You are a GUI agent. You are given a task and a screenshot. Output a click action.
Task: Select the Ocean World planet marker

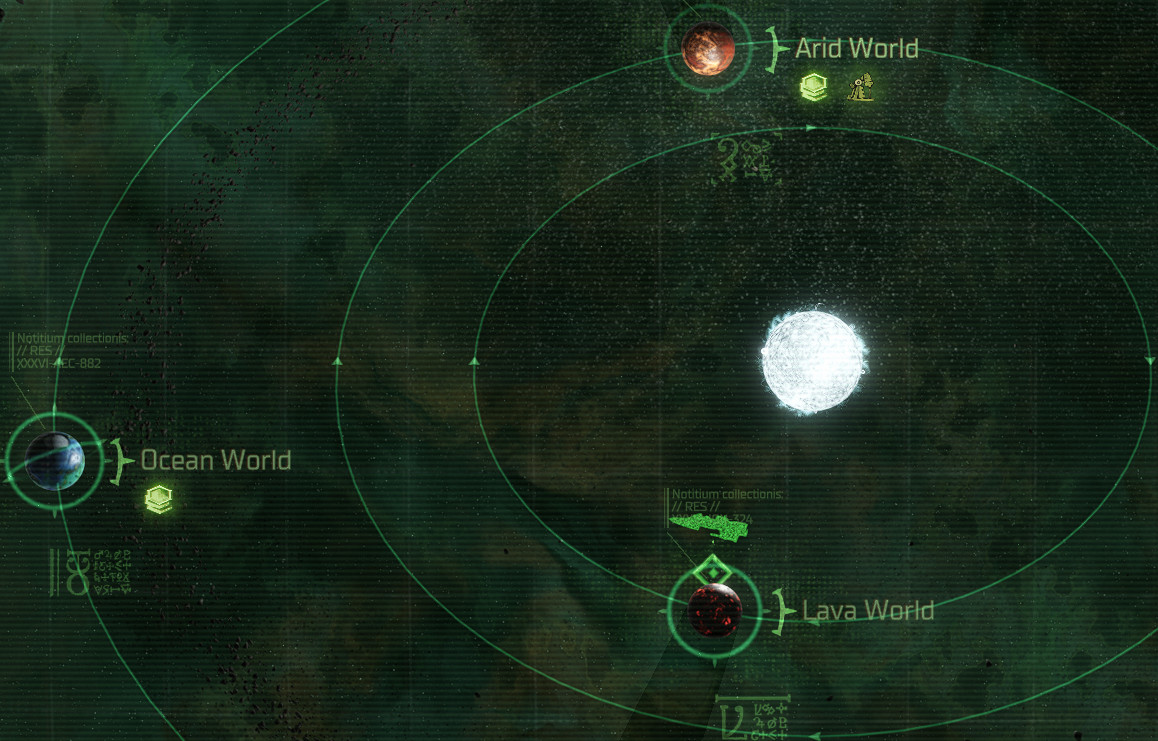[x=55, y=461]
